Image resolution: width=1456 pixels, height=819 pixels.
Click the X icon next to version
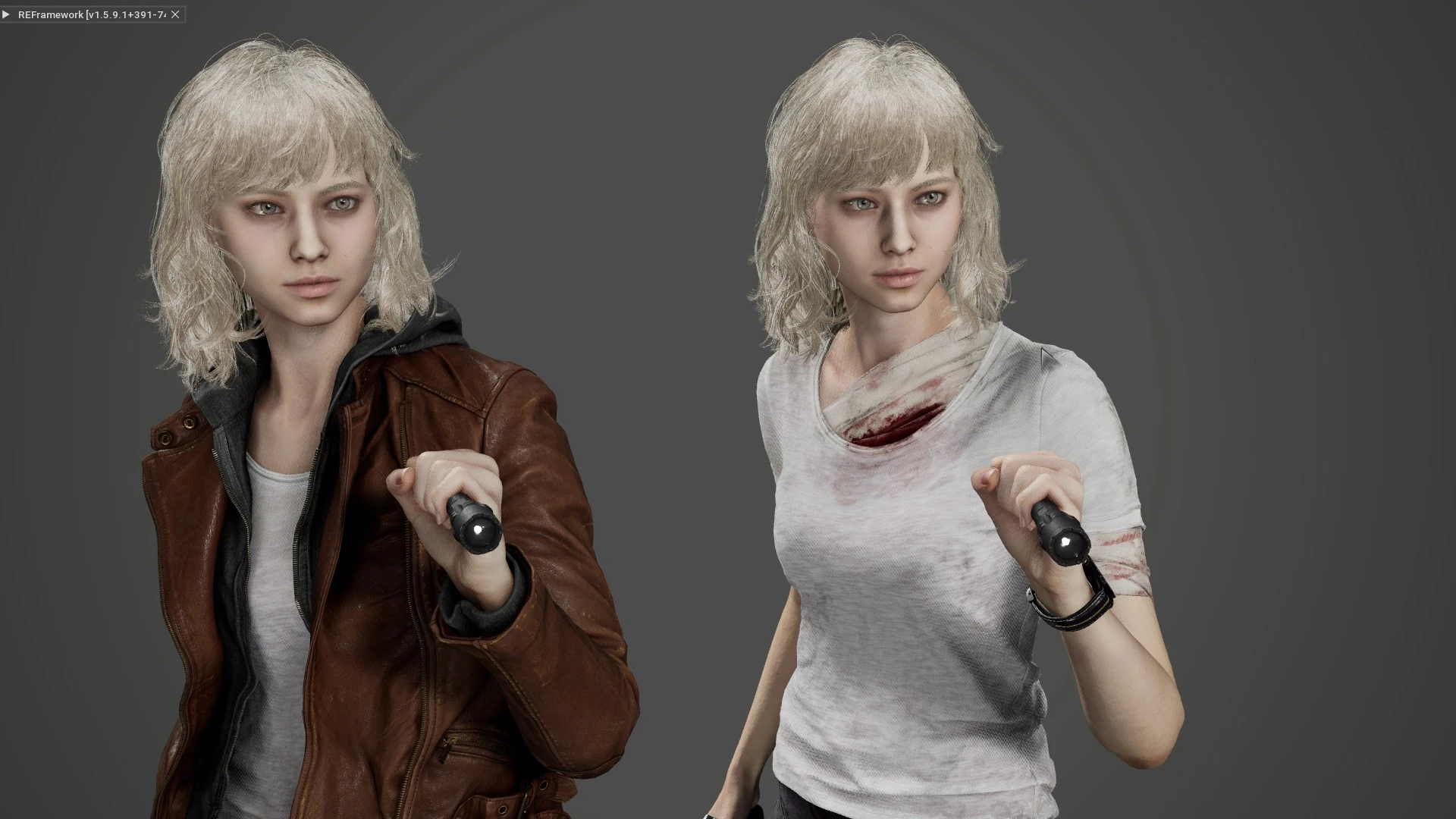pyautogui.click(x=175, y=14)
